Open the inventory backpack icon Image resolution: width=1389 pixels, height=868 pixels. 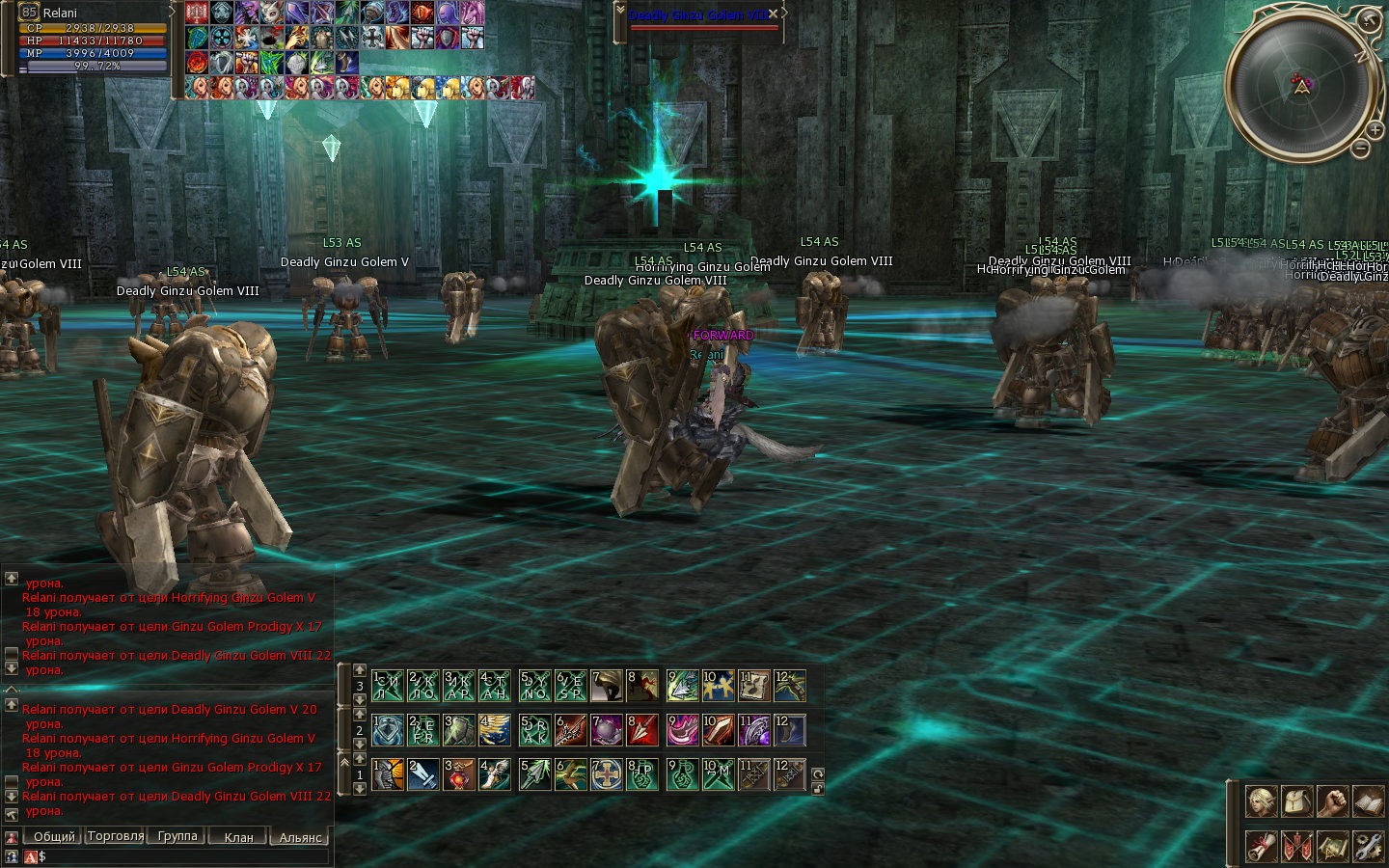click(1296, 801)
